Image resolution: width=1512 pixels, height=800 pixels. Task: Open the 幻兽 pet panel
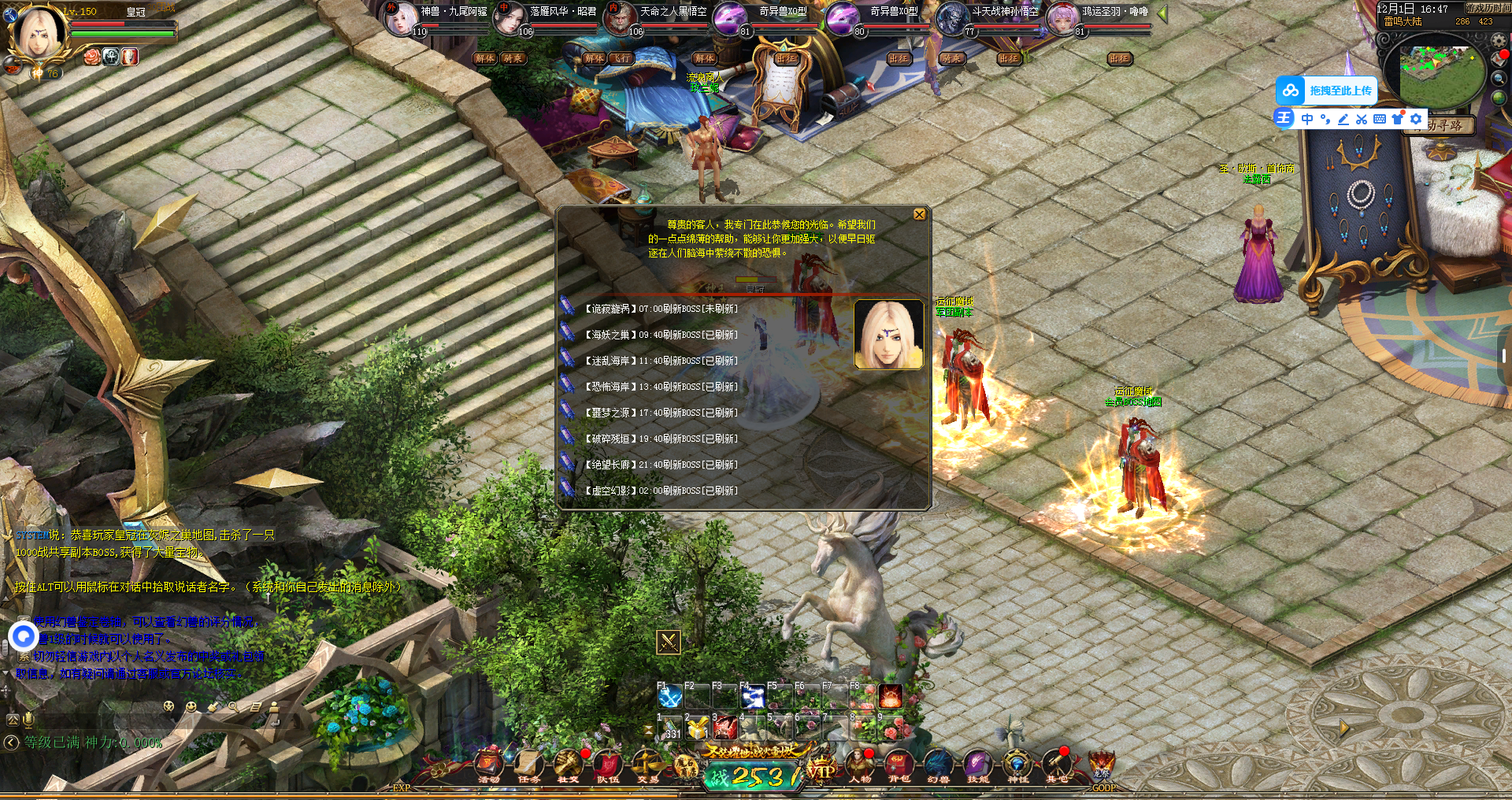[938, 765]
